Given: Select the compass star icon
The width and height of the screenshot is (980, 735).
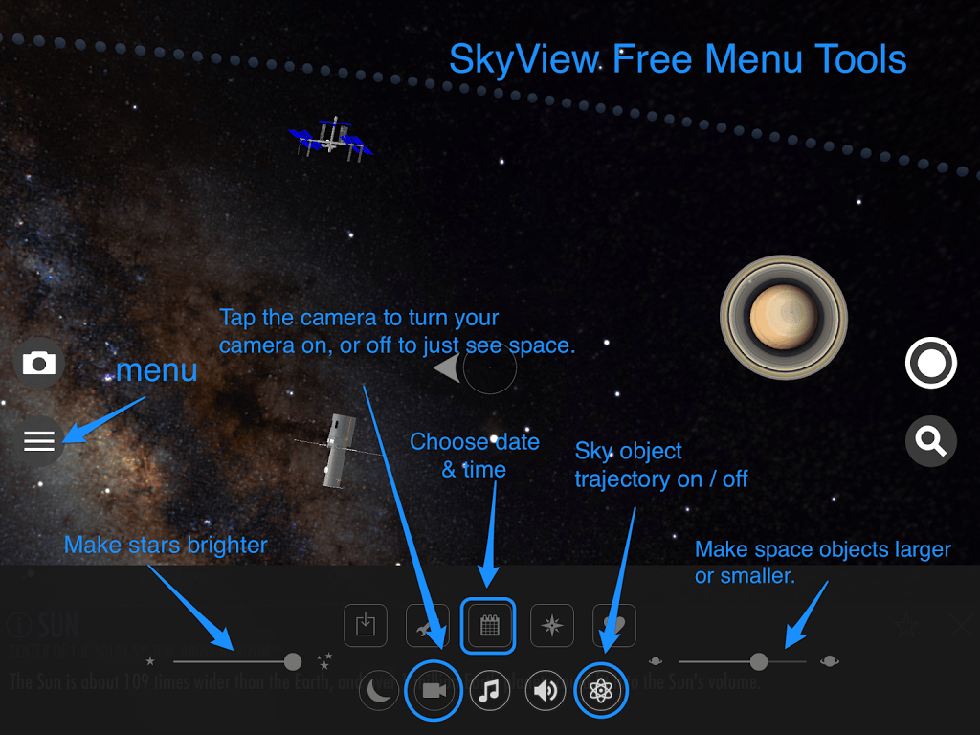Looking at the screenshot, I should tap(551, 626).
